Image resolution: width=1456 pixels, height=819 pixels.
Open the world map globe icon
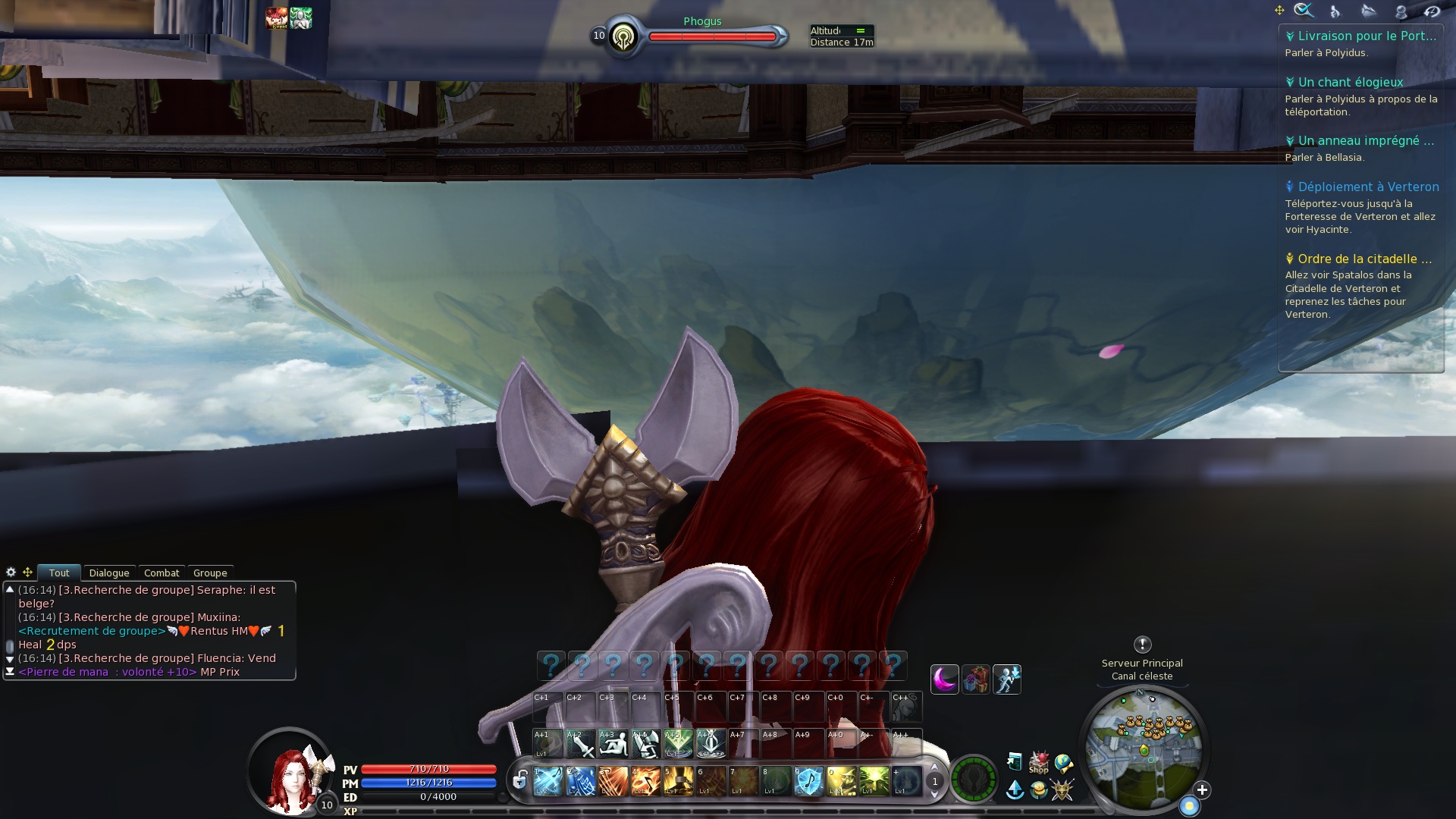(1062, 761)
